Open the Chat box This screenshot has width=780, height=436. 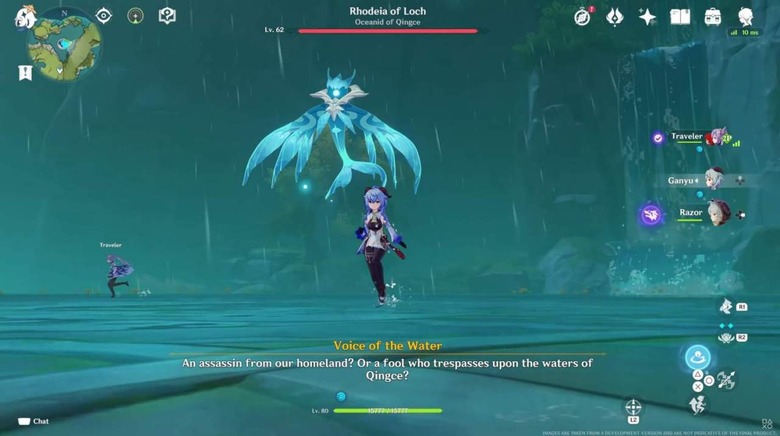[33, 421]
